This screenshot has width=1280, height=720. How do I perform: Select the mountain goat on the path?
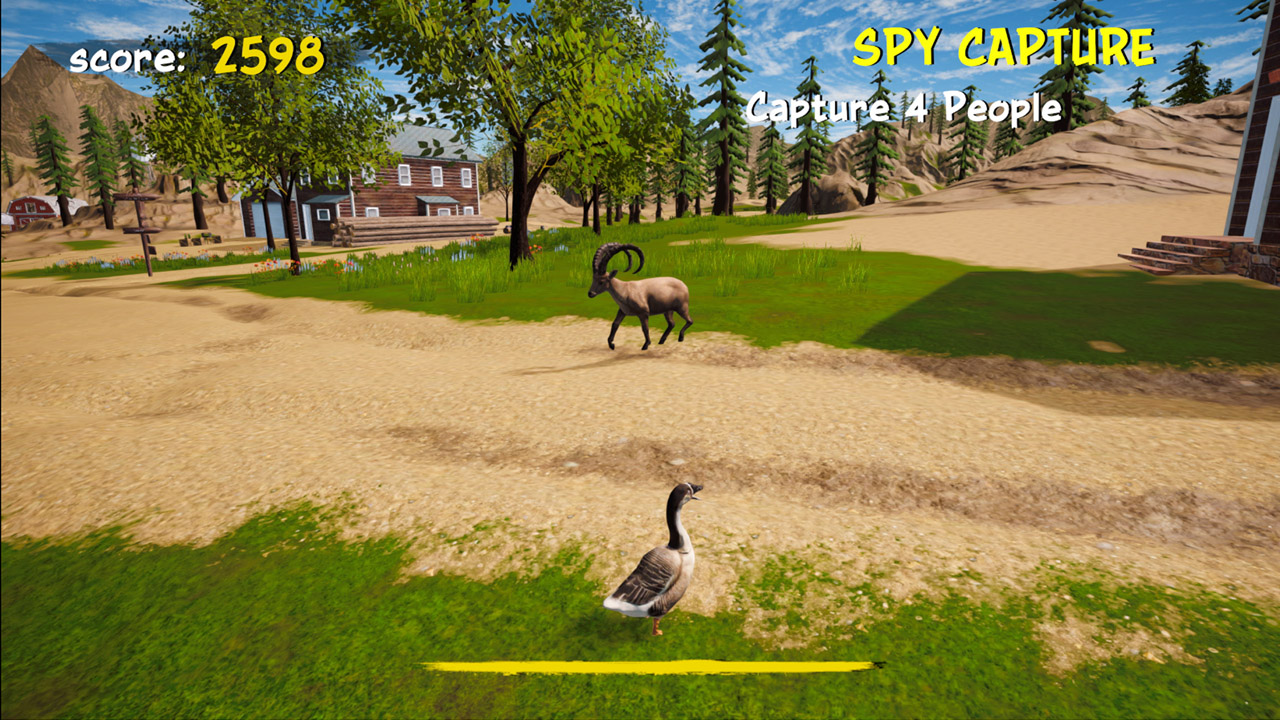point(650,295)
